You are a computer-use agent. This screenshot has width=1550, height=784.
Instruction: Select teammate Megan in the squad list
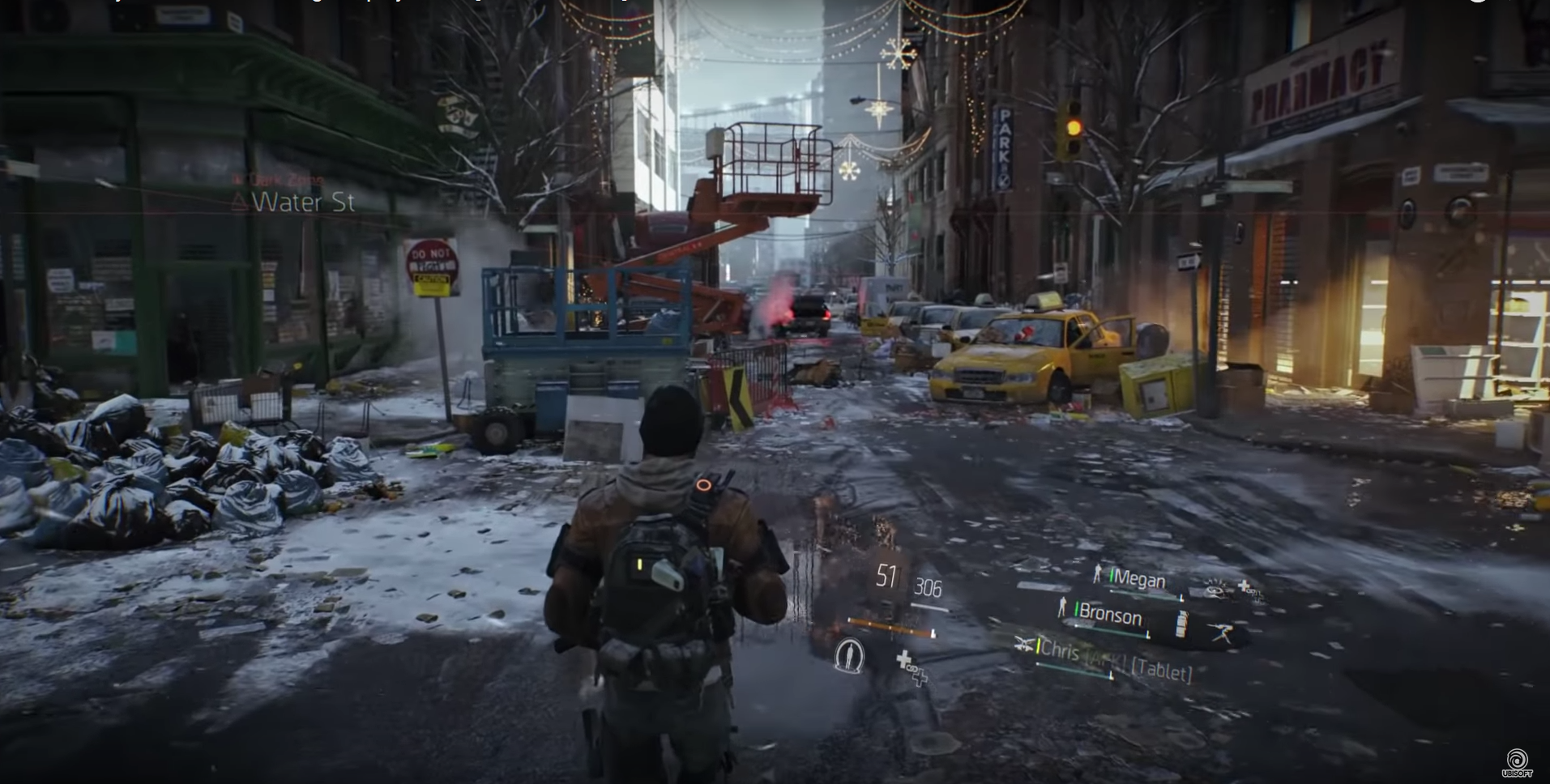tap(1138, 579)
